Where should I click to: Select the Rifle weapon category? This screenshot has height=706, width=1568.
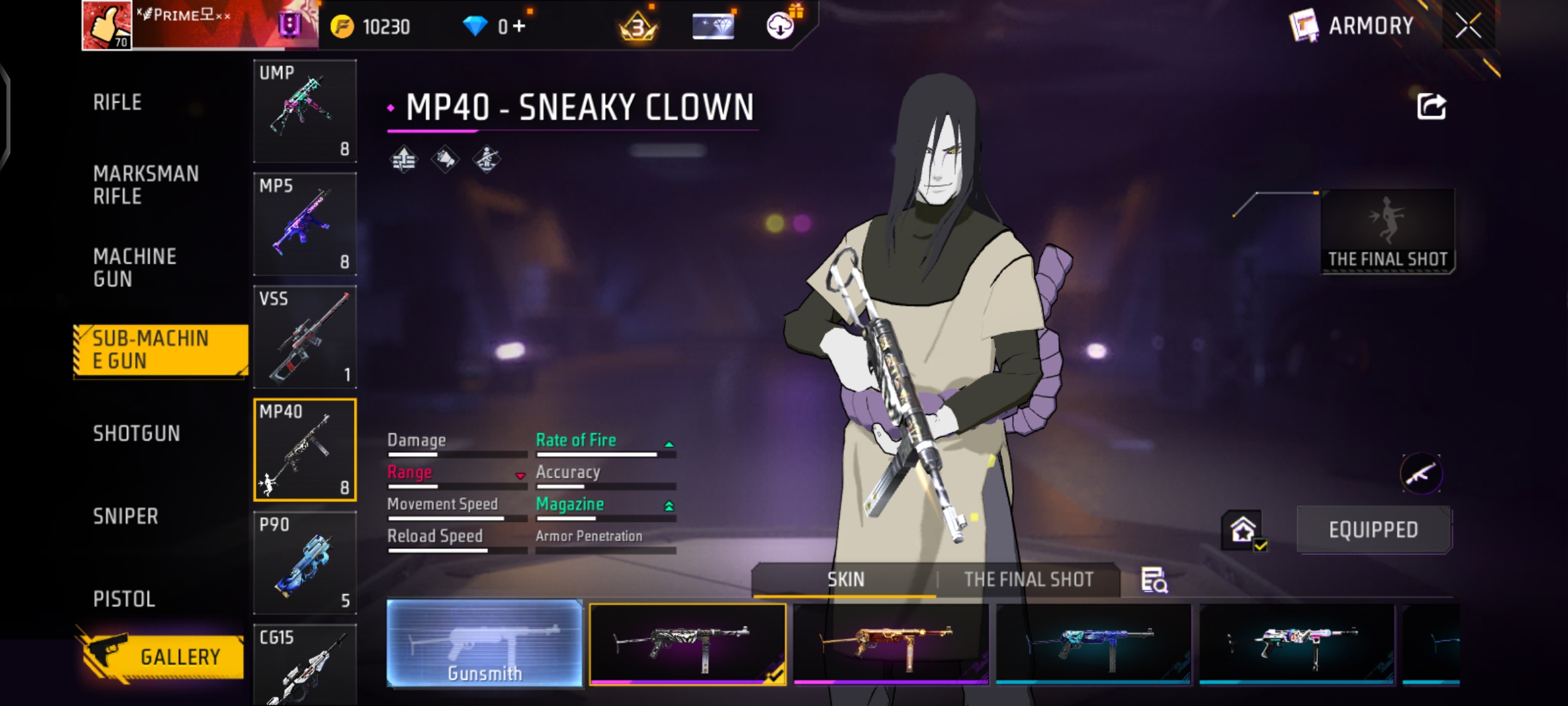[x=118, y=103]
